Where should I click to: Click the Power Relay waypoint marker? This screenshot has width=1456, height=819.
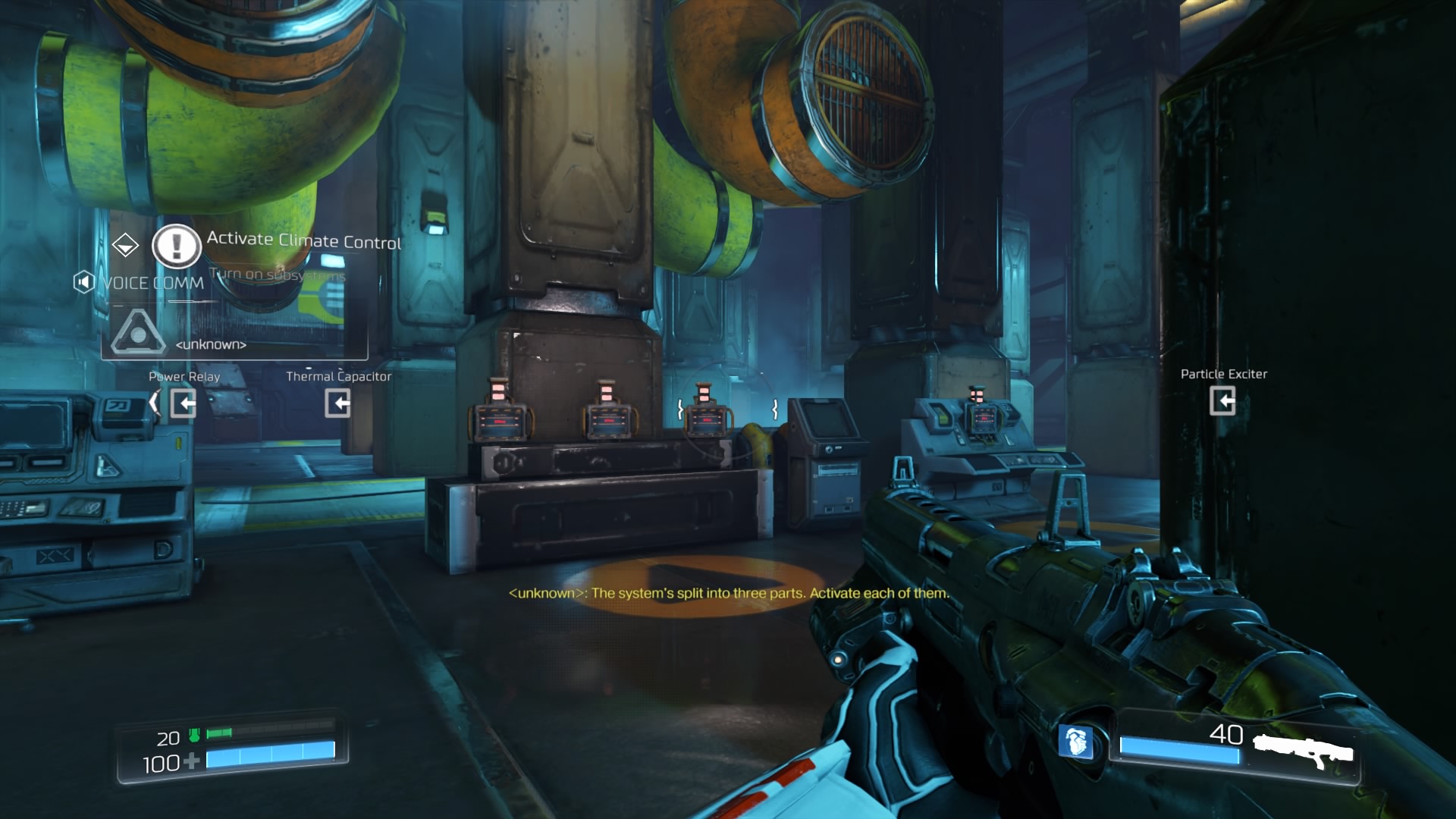pos(184,403)
